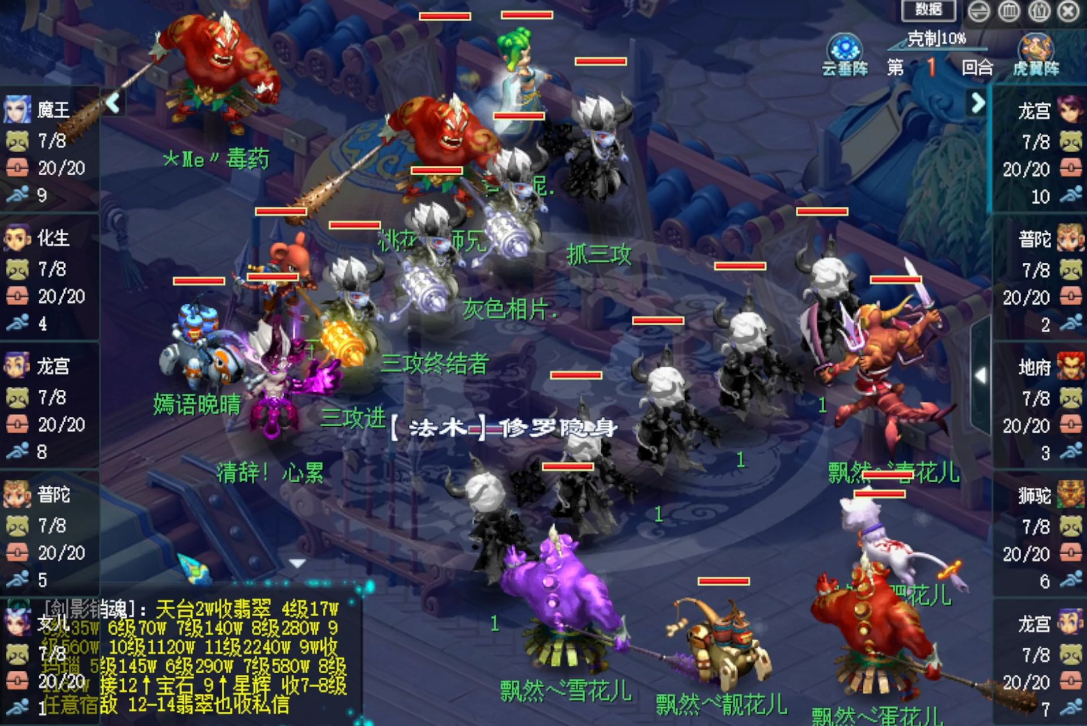Close the battle view with the X
Image resolution: width=1087 pixels, height=726 pixels.
pos(1068,11)
